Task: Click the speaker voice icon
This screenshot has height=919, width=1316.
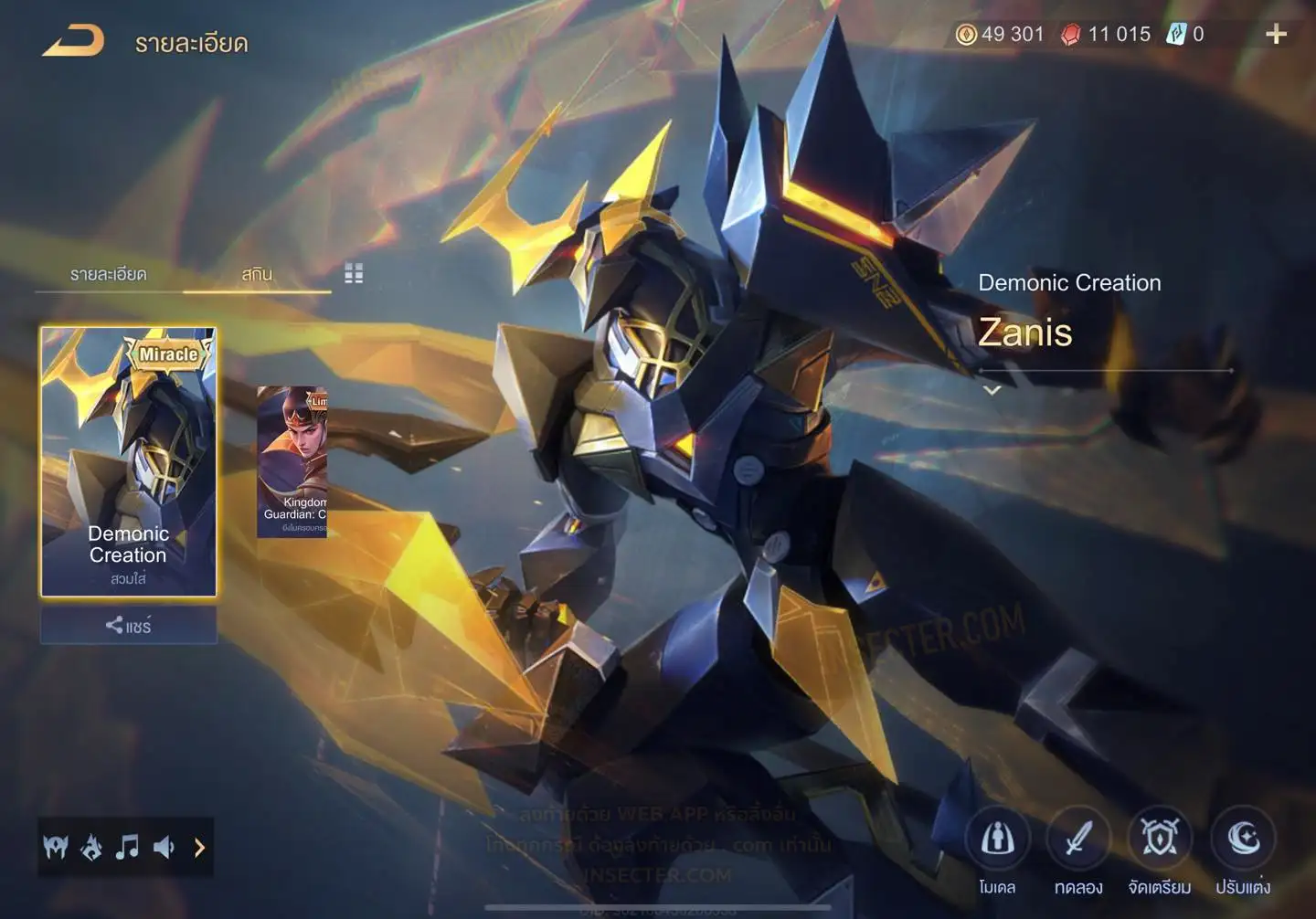Action: click(x=164, y=848)
